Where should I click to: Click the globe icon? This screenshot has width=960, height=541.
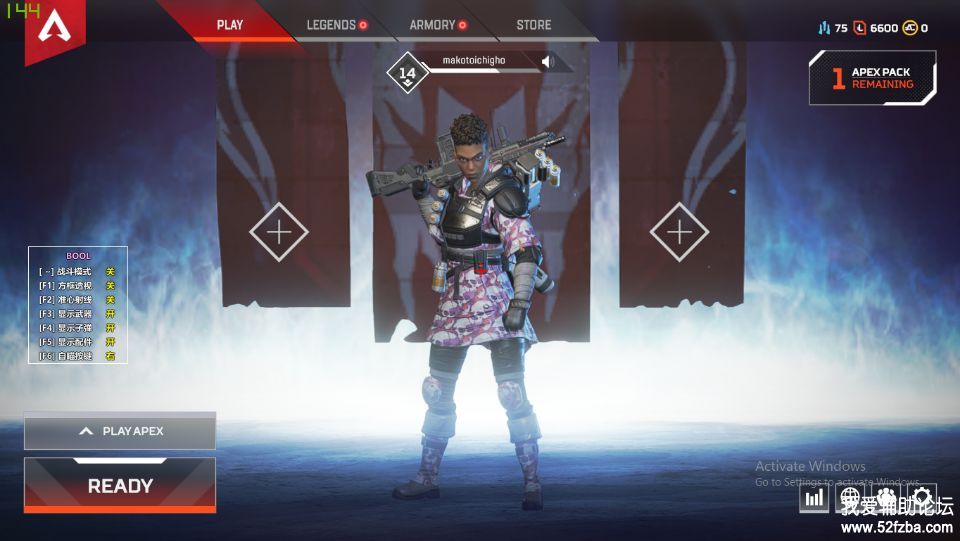point(851,497)
